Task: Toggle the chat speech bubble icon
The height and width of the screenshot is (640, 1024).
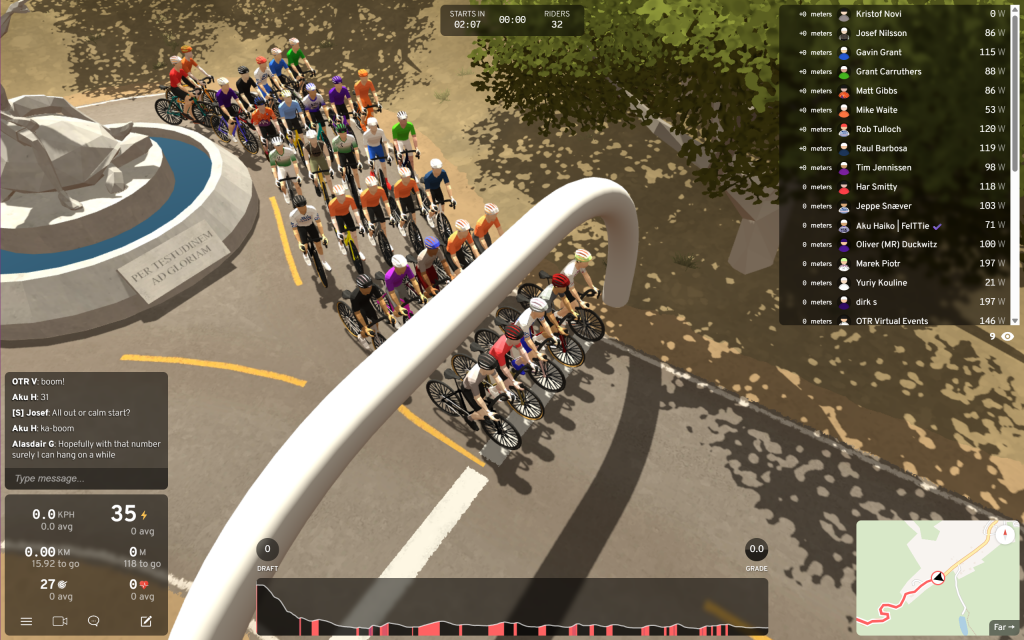Action: (x=94, y=621)
